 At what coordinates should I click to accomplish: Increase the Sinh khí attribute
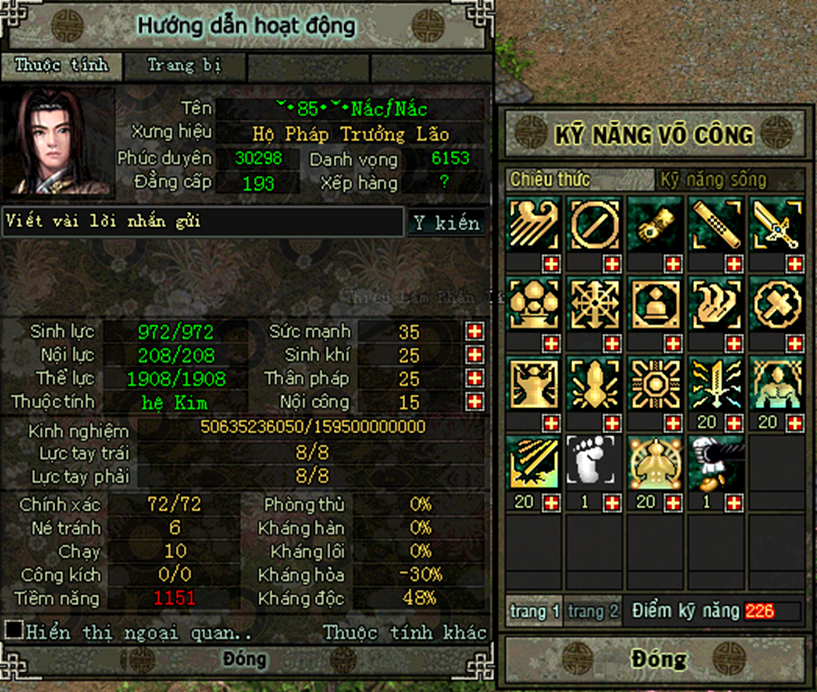pyautogui.click(x=474, y=355)
